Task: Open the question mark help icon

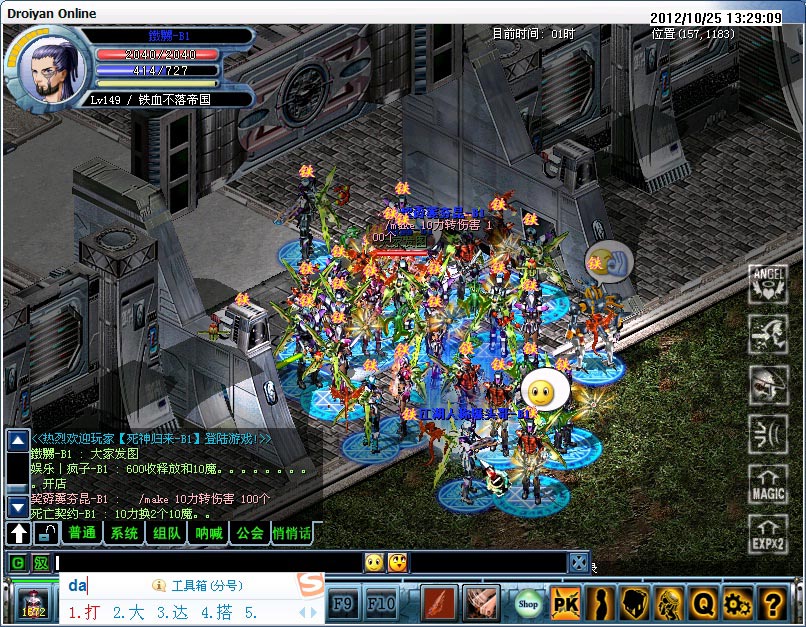Action: tap(771, 603)
